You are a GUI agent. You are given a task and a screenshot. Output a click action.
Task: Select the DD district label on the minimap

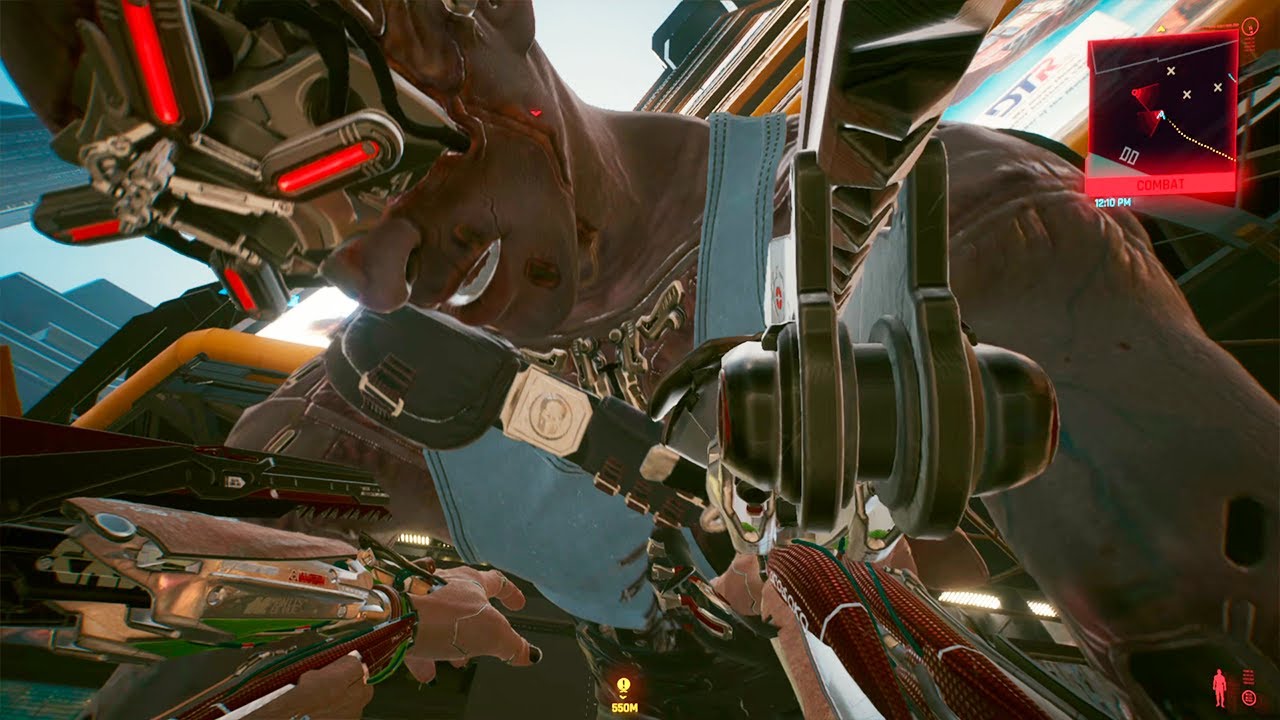[x=1129, y=156]
